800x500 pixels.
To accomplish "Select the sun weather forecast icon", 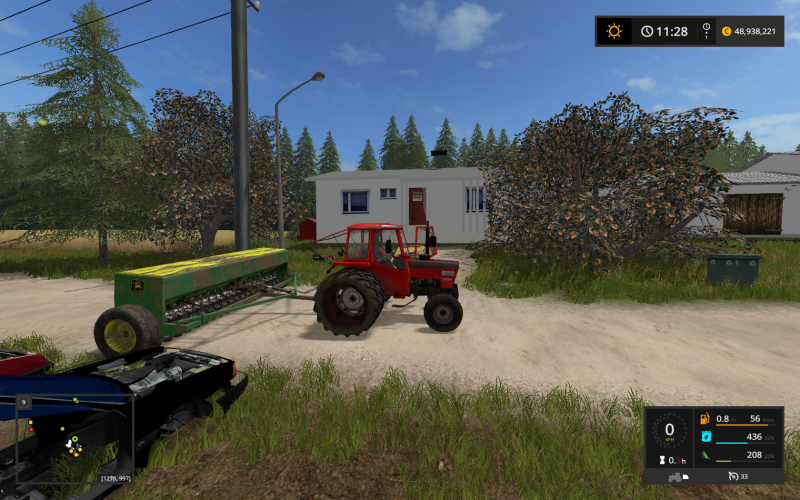I will coord(614,31).
